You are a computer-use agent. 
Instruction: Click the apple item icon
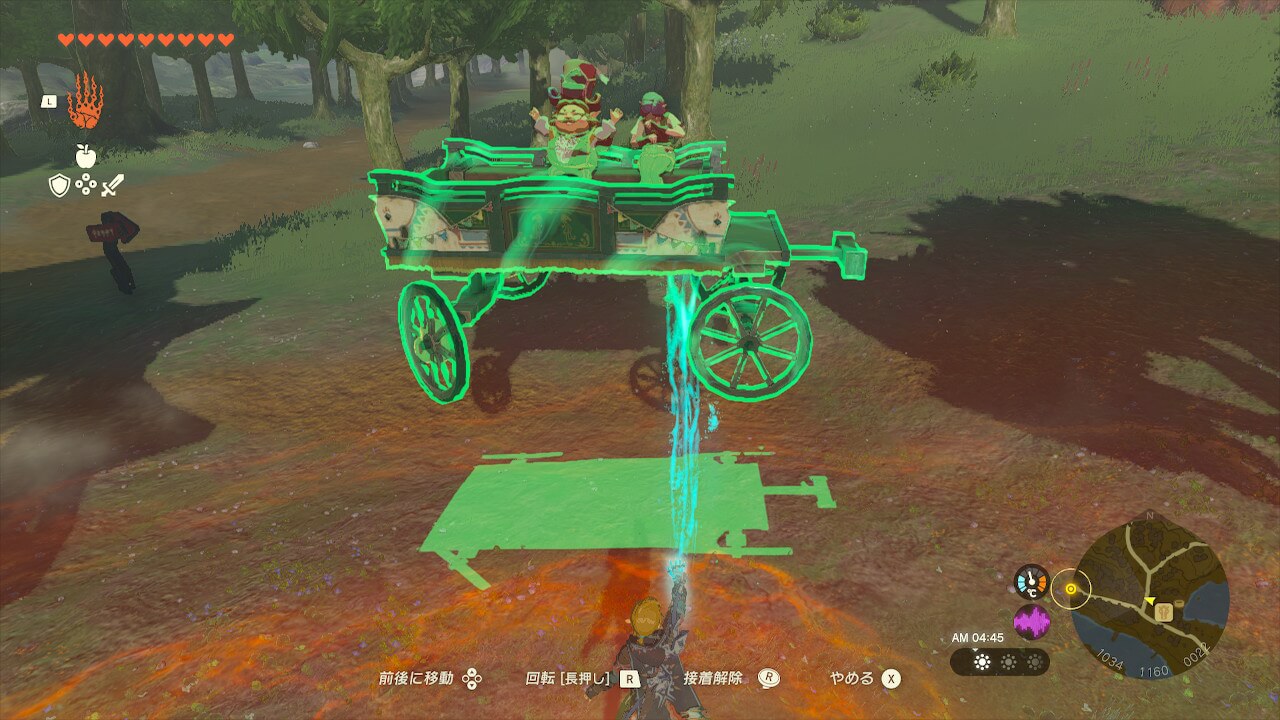(x=85, y=156)
